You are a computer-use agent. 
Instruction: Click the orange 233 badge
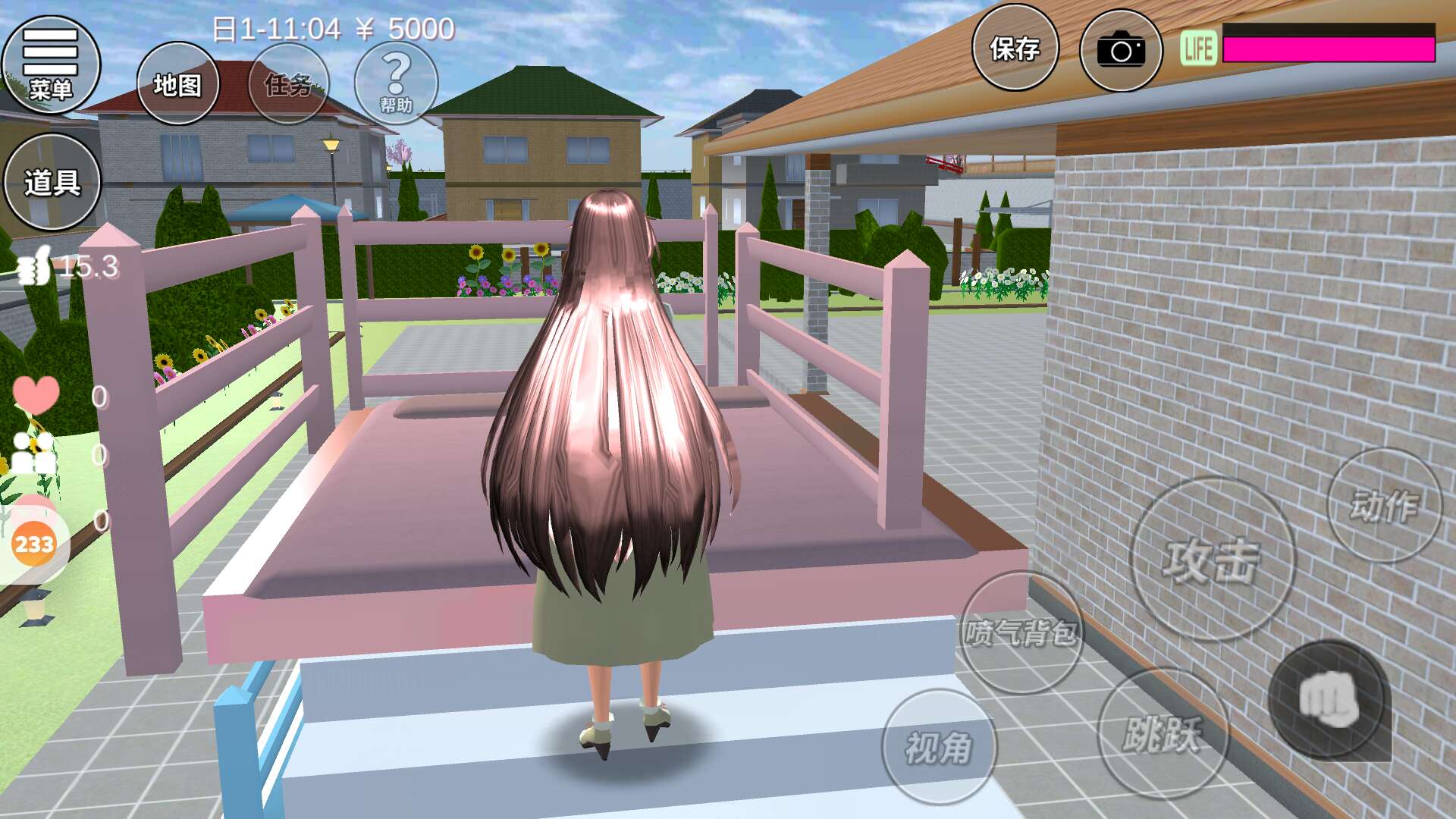pos(34,544)
